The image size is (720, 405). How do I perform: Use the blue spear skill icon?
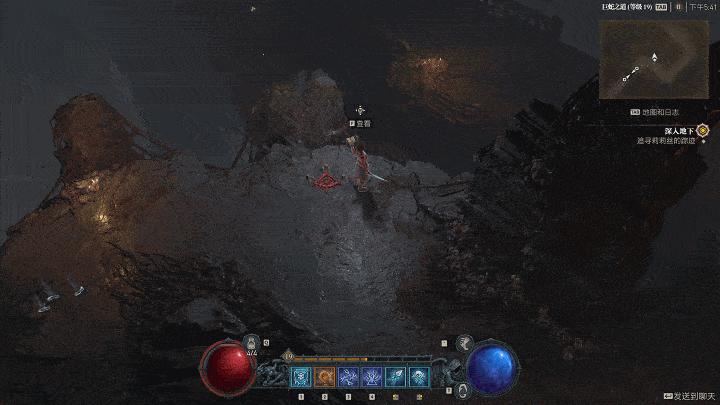(x=396, y=376)
